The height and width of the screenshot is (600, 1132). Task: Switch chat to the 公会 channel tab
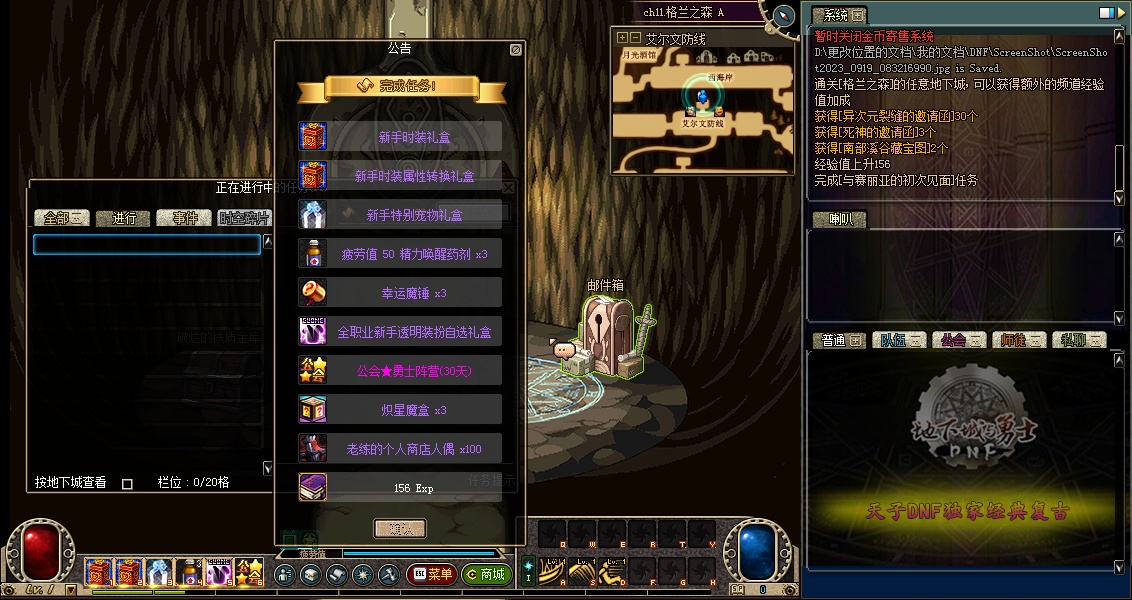click(x=958, y=340)
